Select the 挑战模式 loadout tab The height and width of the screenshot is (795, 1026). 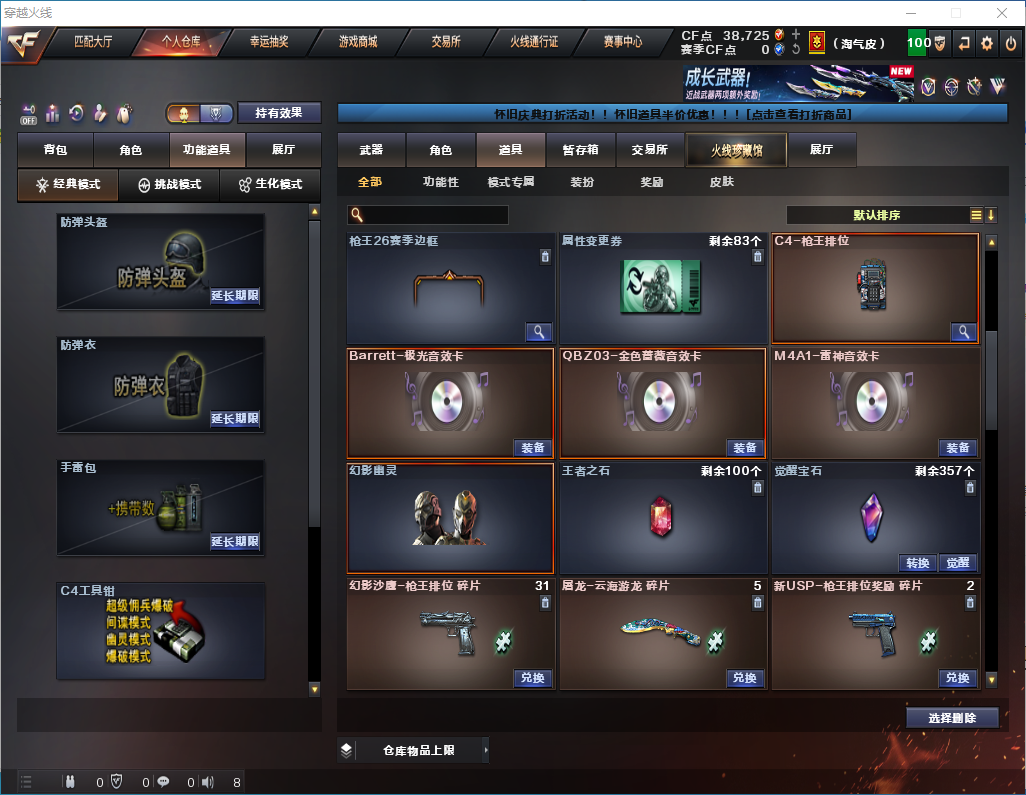point(170,185)
